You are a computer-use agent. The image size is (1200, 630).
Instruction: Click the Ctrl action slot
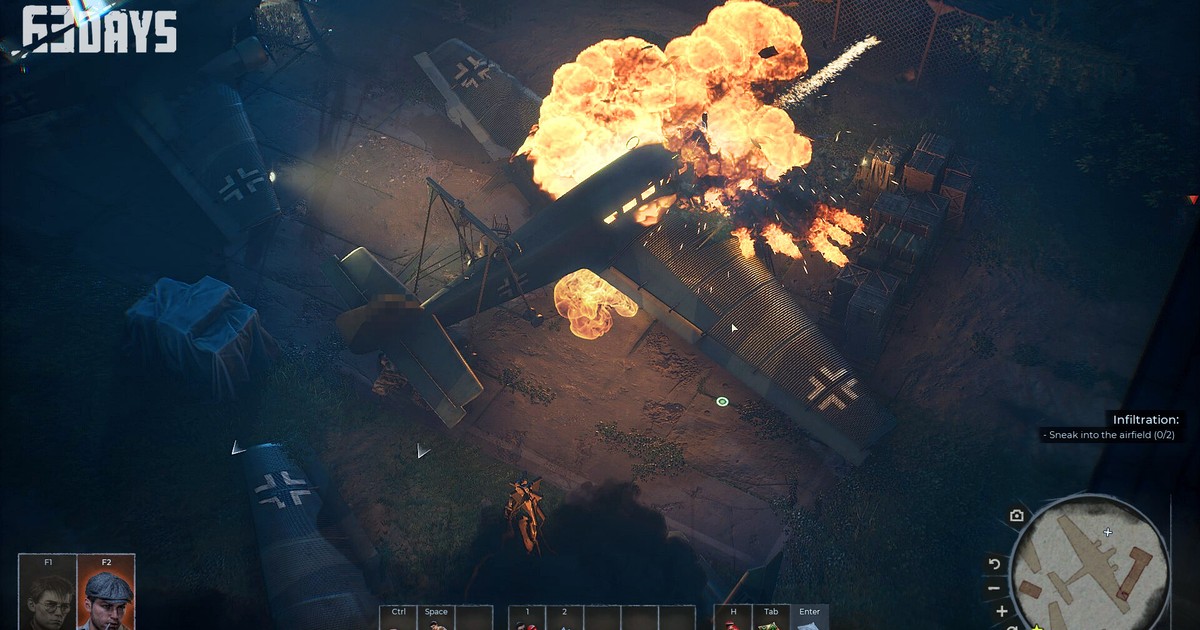(x=399, y=619)
